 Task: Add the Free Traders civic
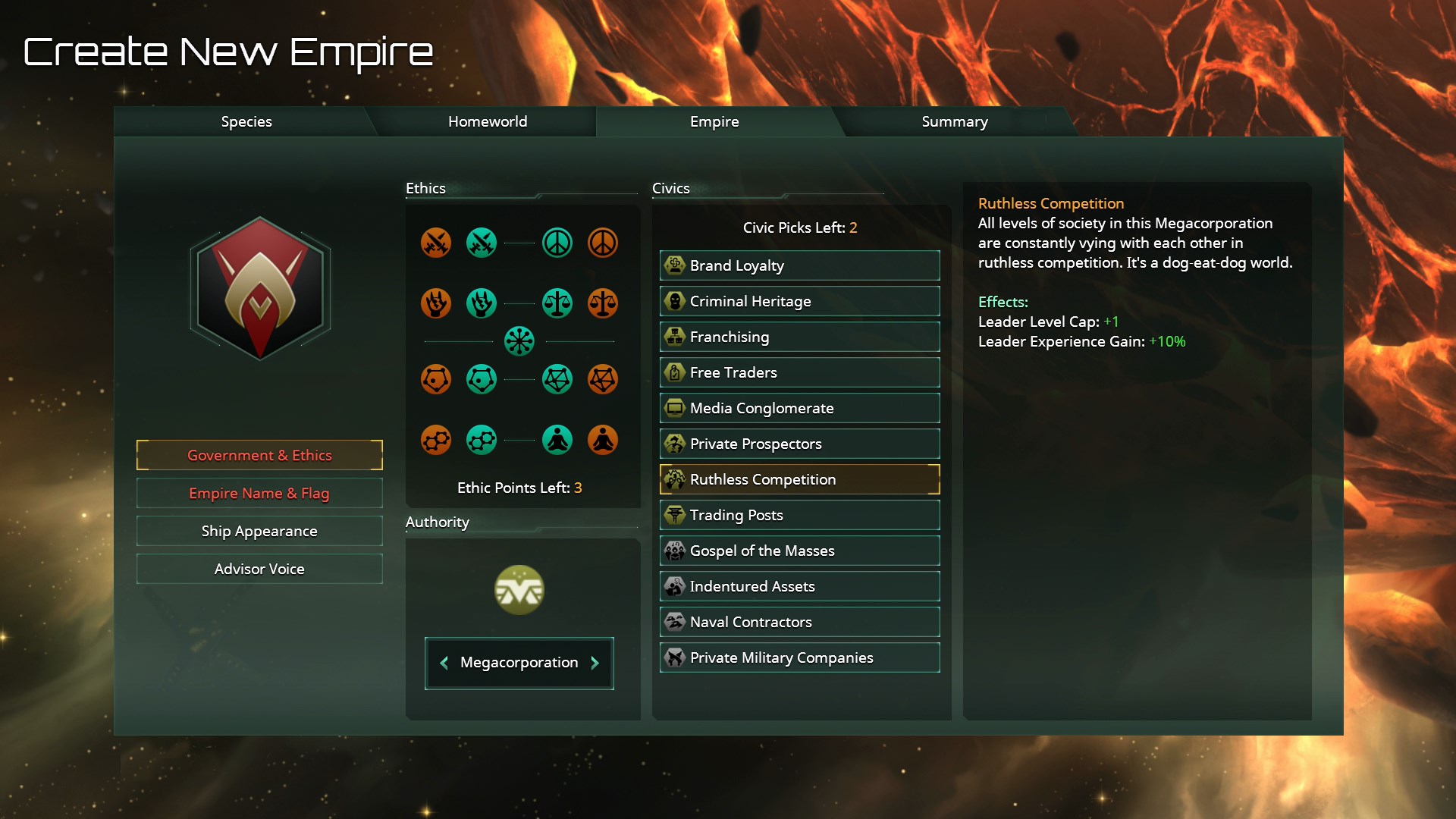tap(799, 372)
